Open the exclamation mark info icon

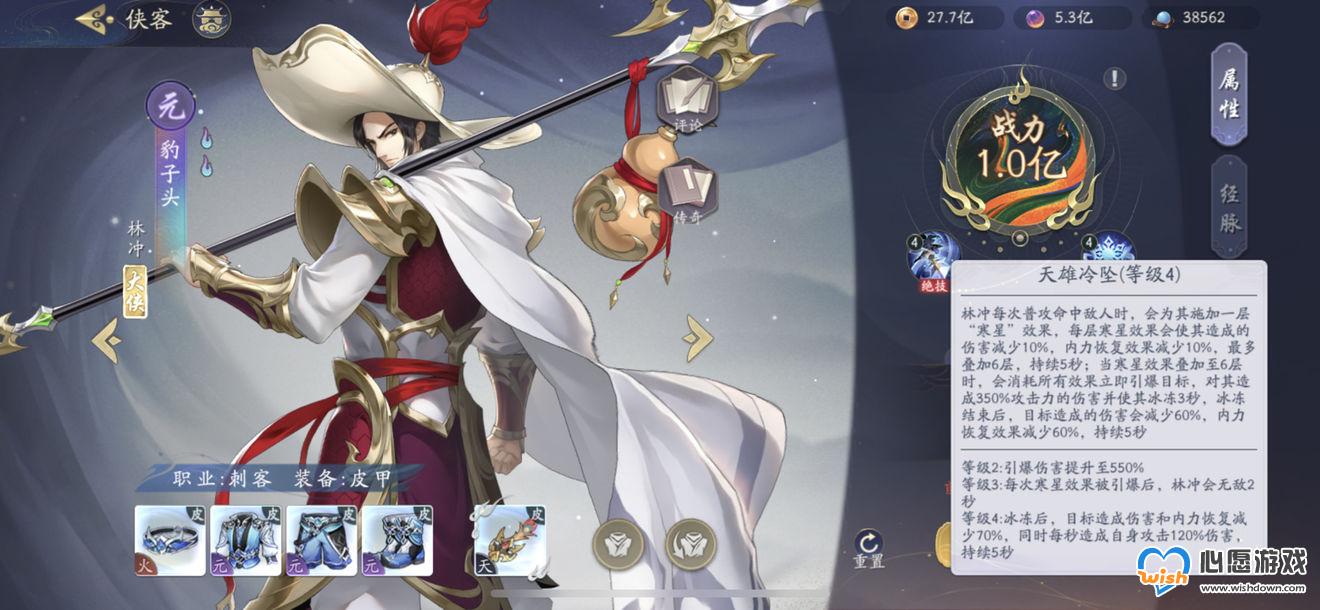[x=1115, y=78]
